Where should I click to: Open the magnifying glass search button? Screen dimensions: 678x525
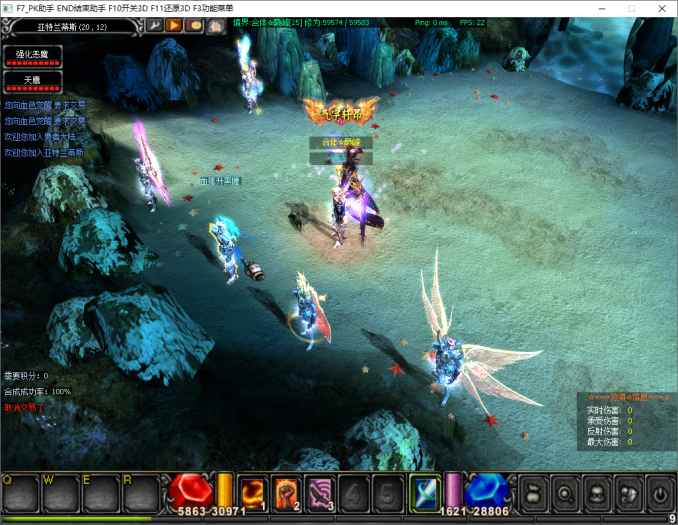click(x=566, y=492)
